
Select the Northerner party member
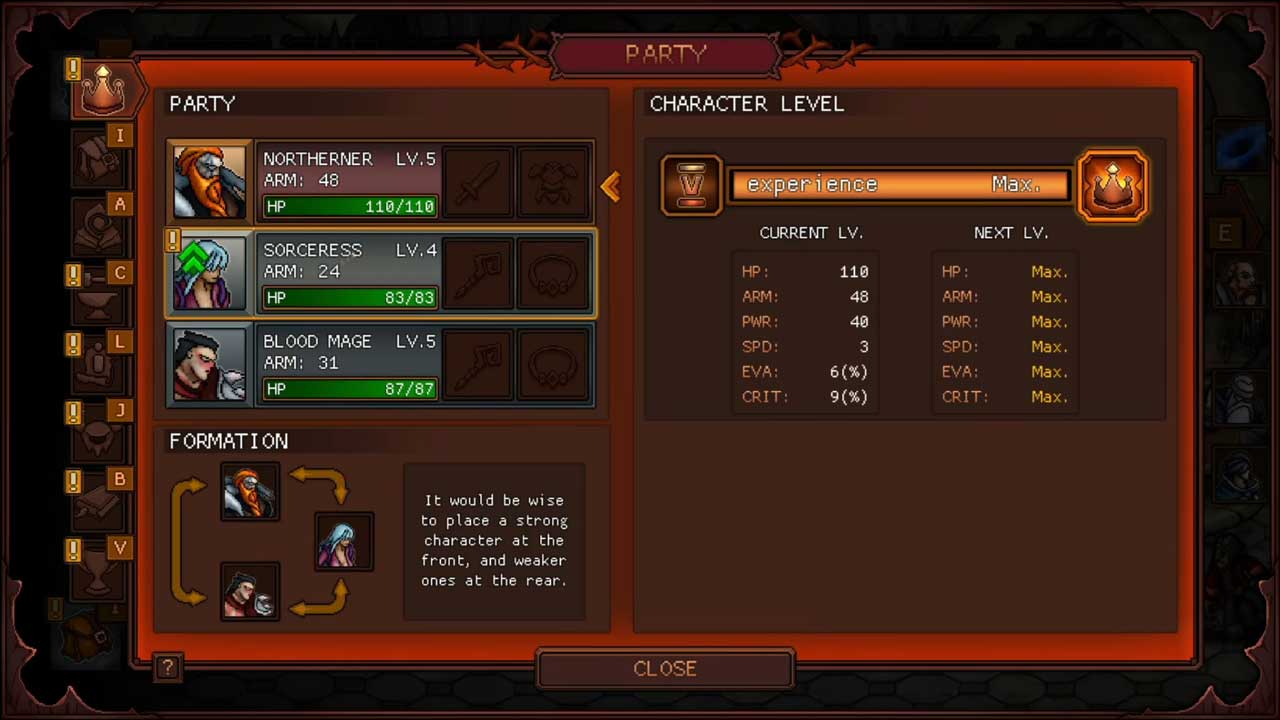coord(349,181)
